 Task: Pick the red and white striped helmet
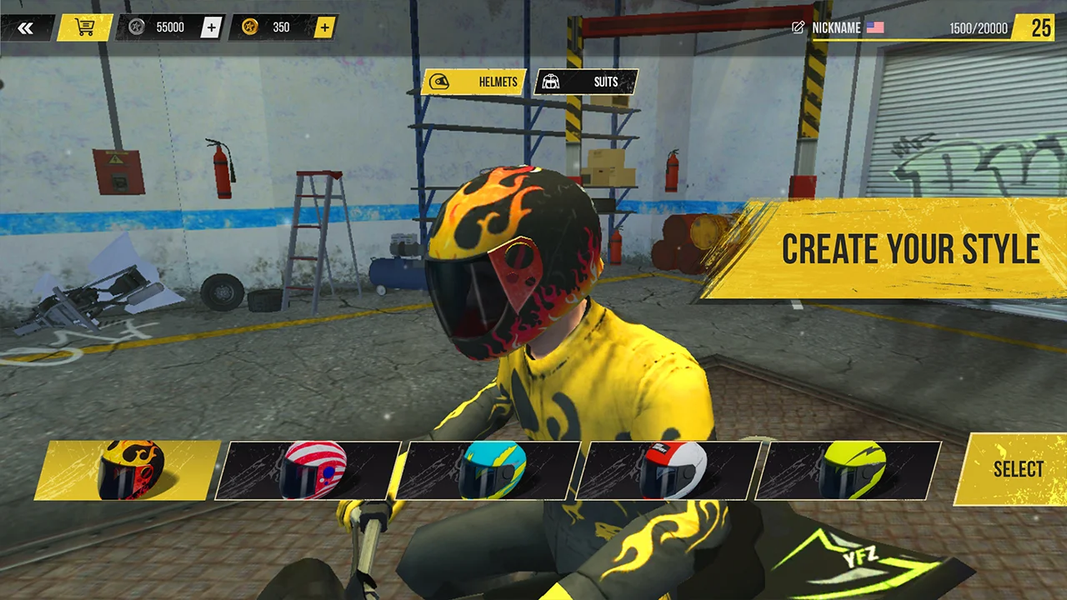coord(312,470)
